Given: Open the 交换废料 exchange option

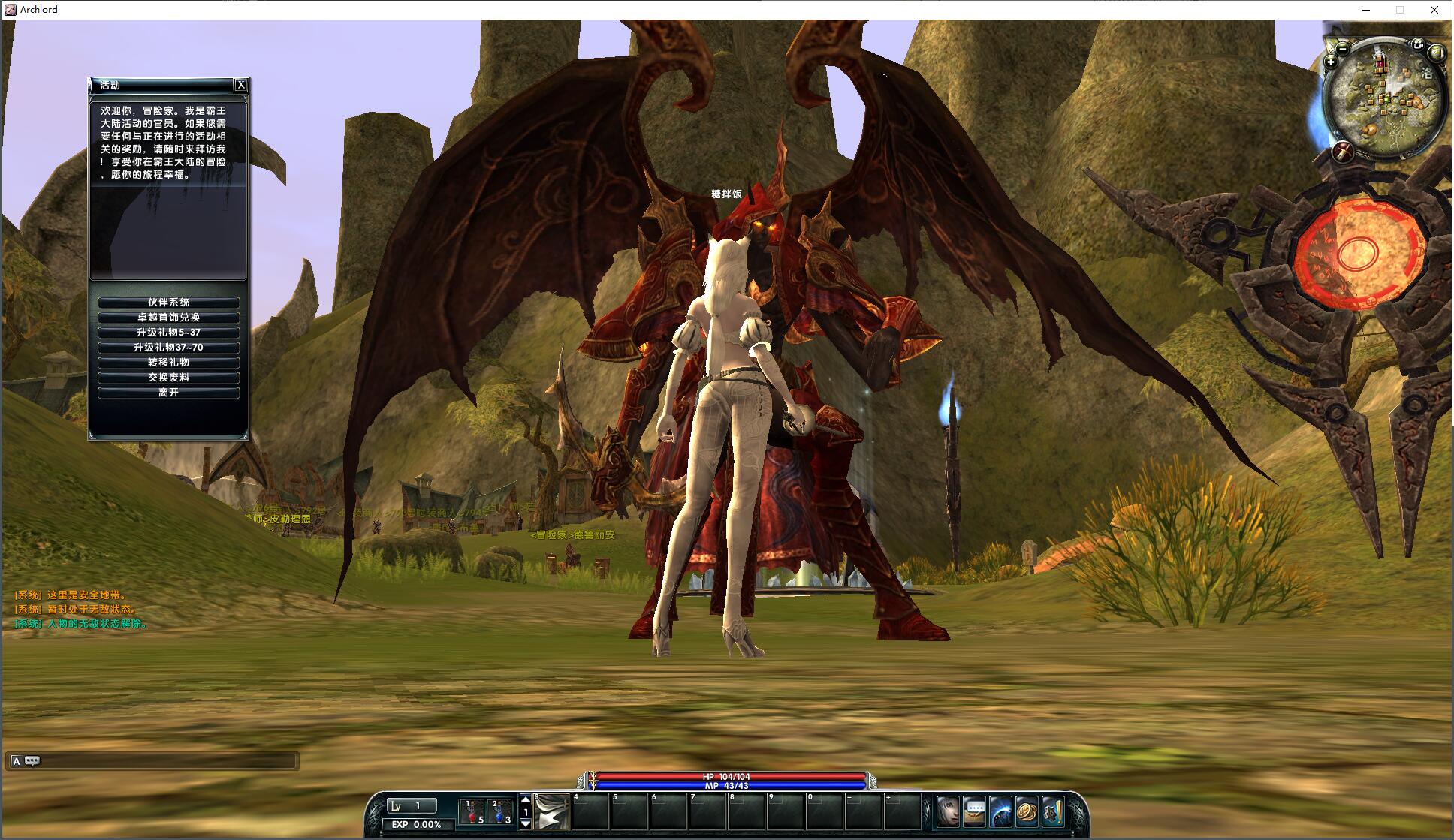Looking at the screenshot, I should pos(168,378).
